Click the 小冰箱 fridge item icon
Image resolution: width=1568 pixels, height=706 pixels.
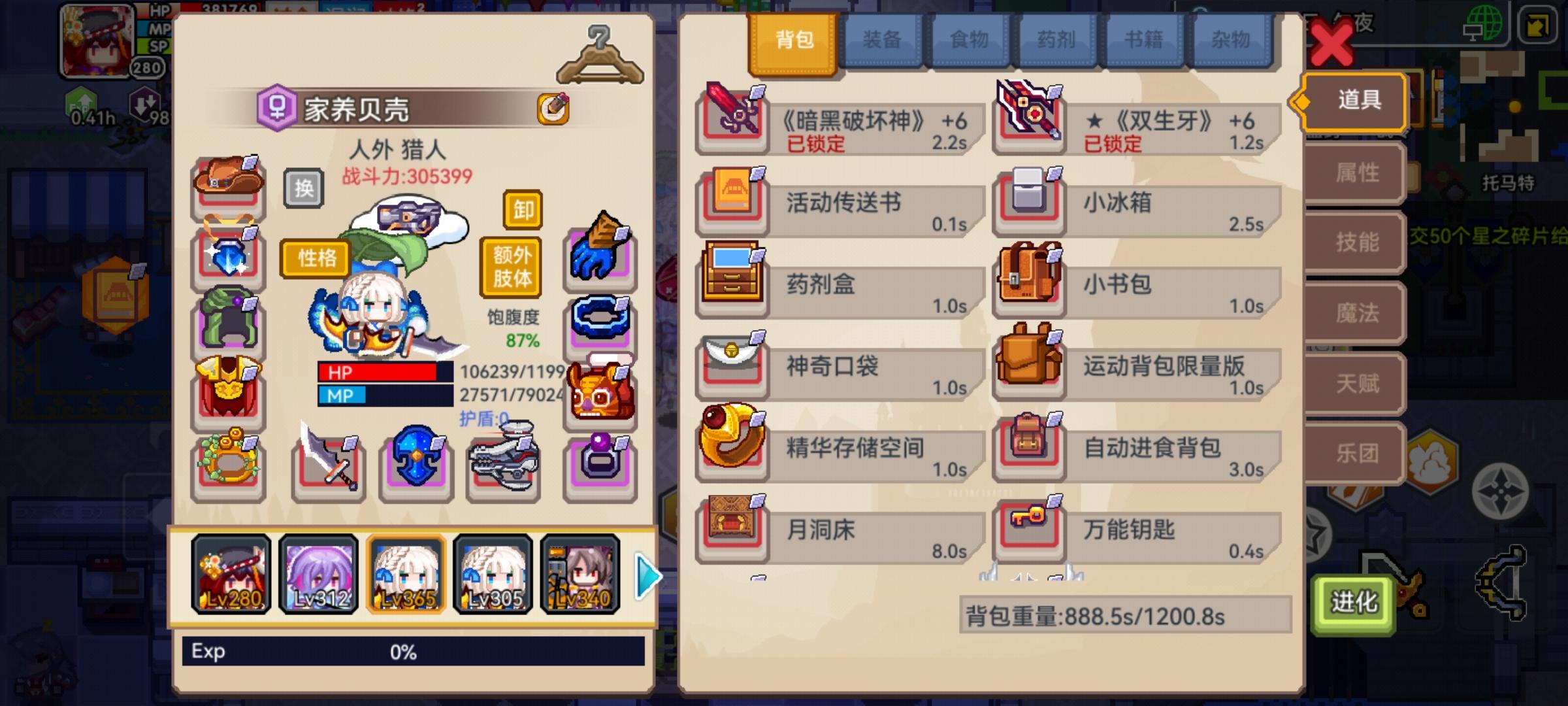click(x=1029, y=201)
